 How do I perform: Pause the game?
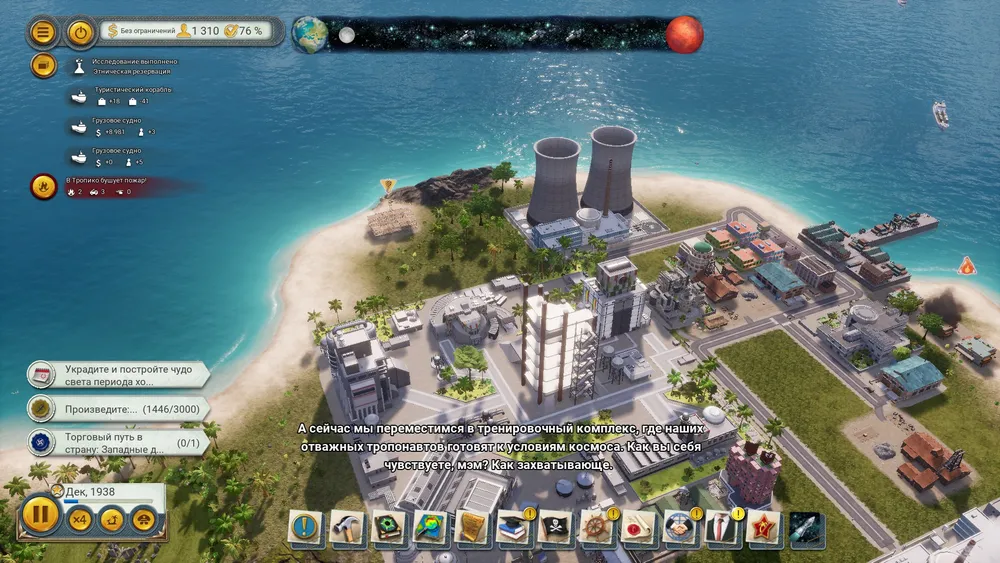point(41,517)
